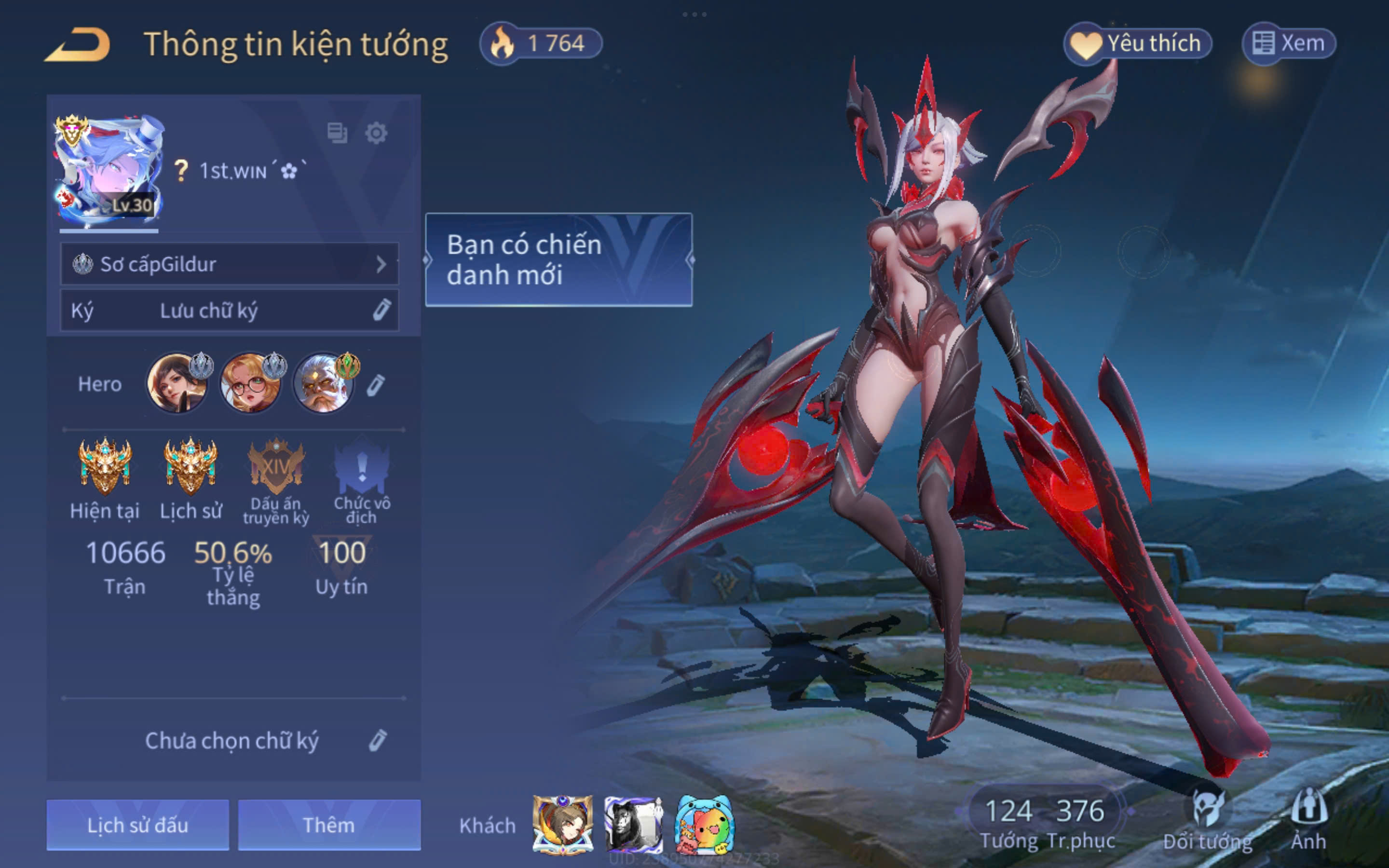Click the Xem view button
The height and width of the screenshot is (868, 1389).
click(1289, 43)
